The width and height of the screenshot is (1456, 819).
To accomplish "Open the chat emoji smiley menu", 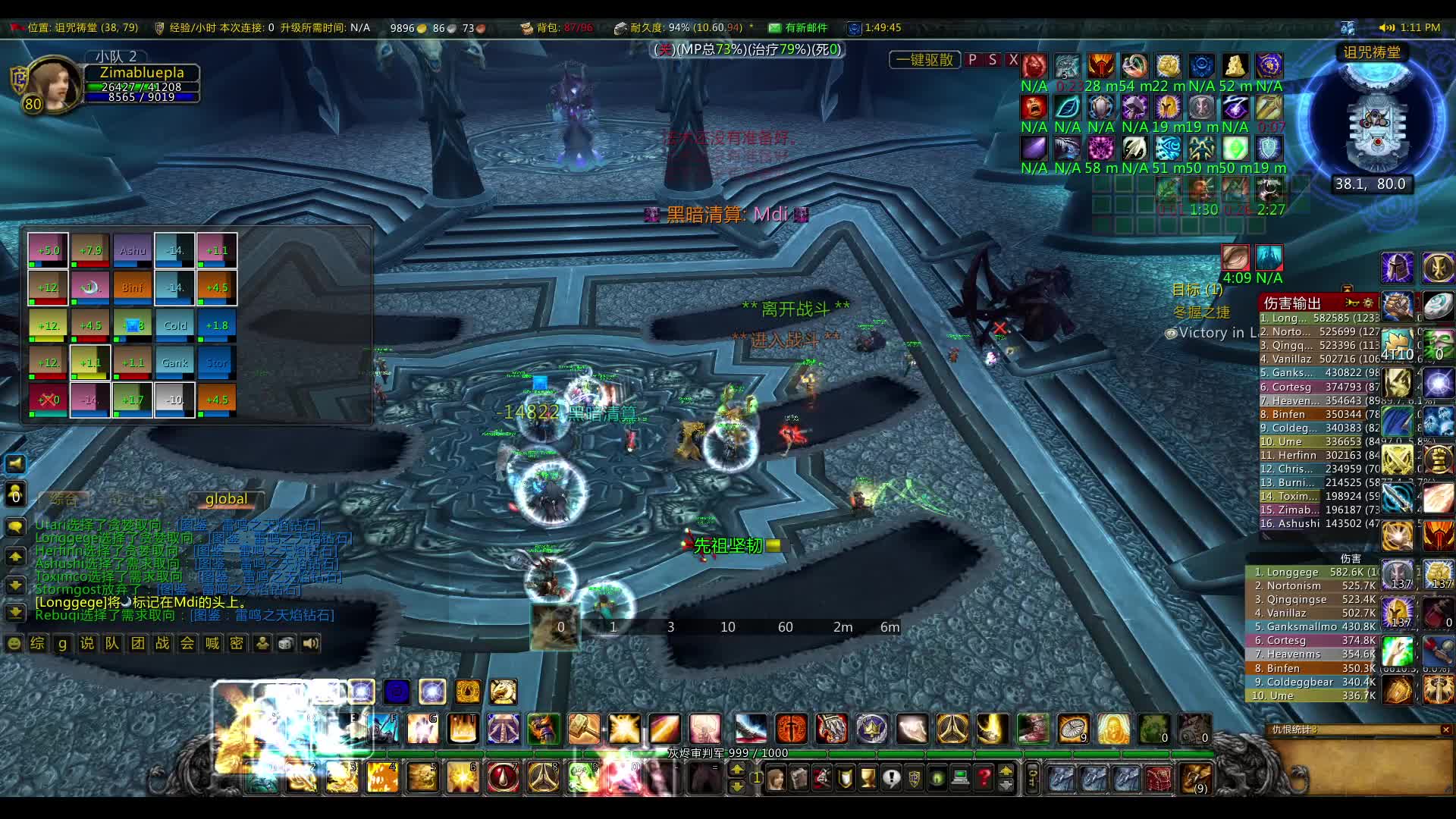I will (x=14, y=644).
